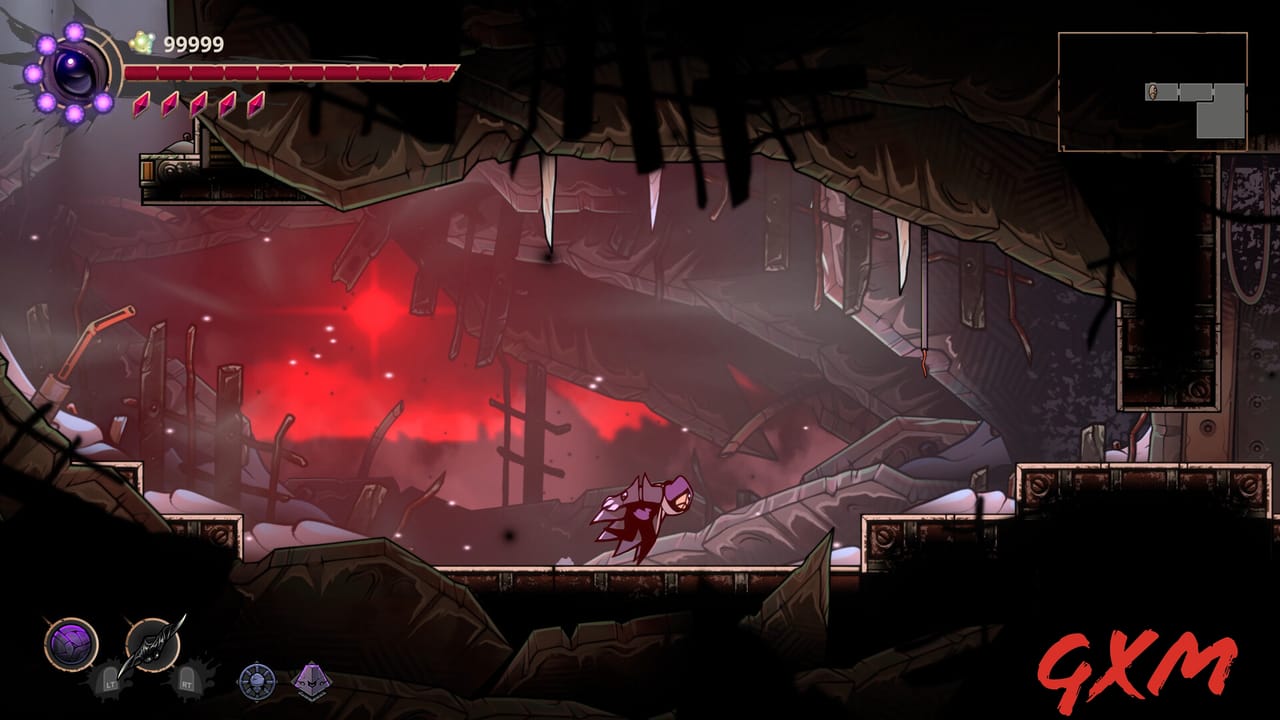Select the first pink crystal charge
Screen dimensions: 1280x720
[140, 105]
